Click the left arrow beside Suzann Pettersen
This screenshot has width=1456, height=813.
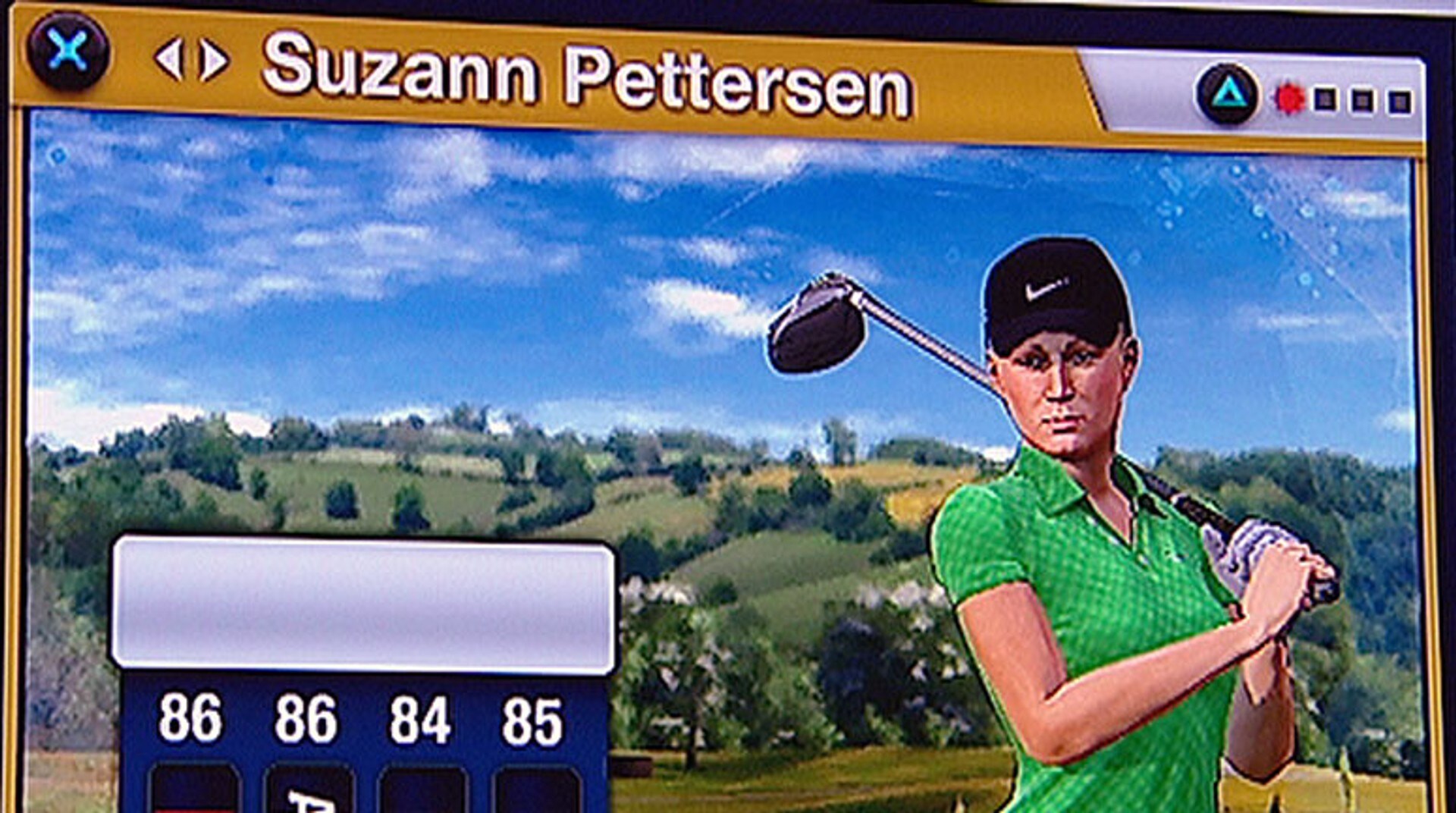tap(169, 60)
